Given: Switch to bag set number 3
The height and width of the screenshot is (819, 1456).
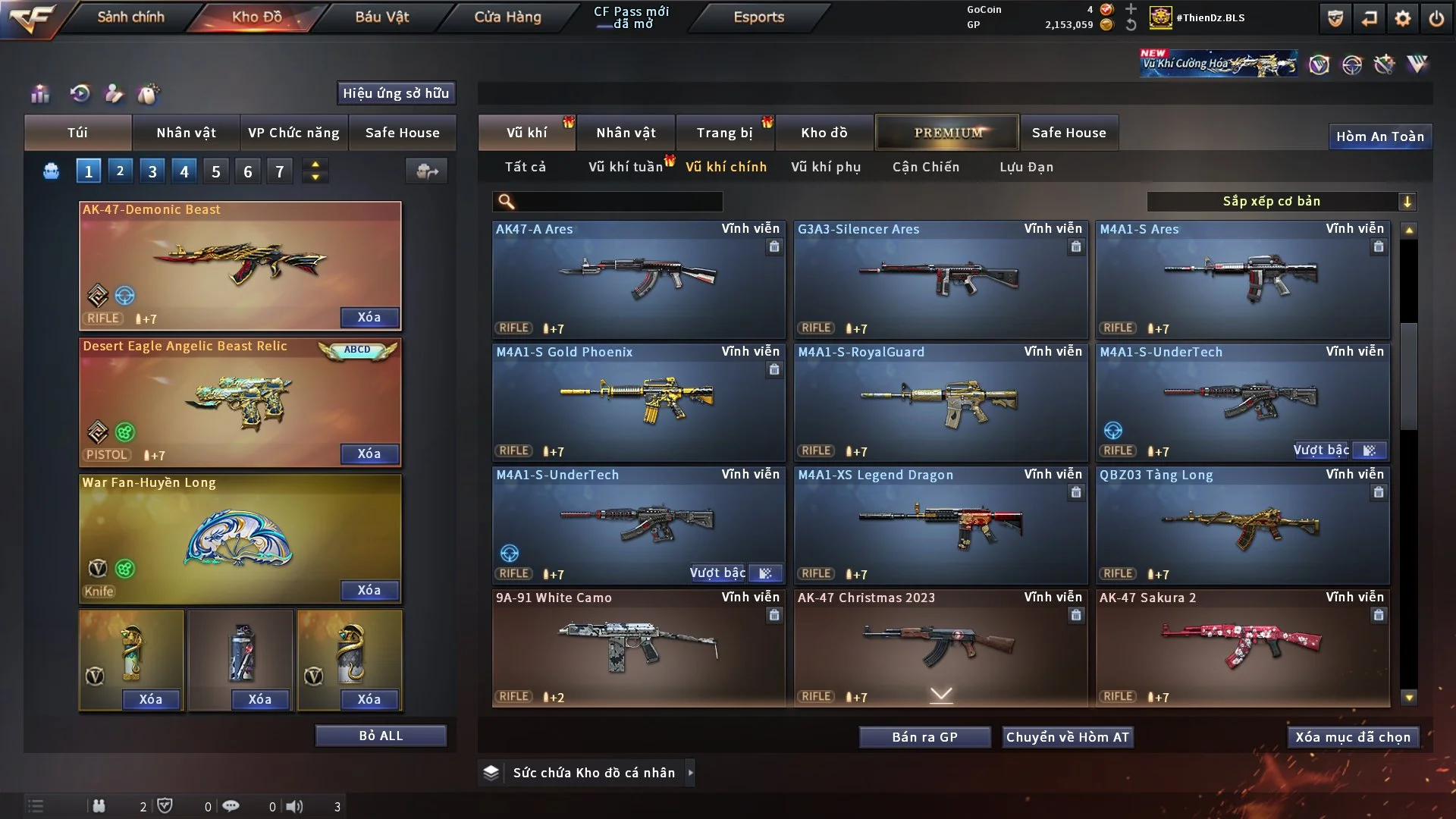Looking at the screenshot, I should click(152, 171).
